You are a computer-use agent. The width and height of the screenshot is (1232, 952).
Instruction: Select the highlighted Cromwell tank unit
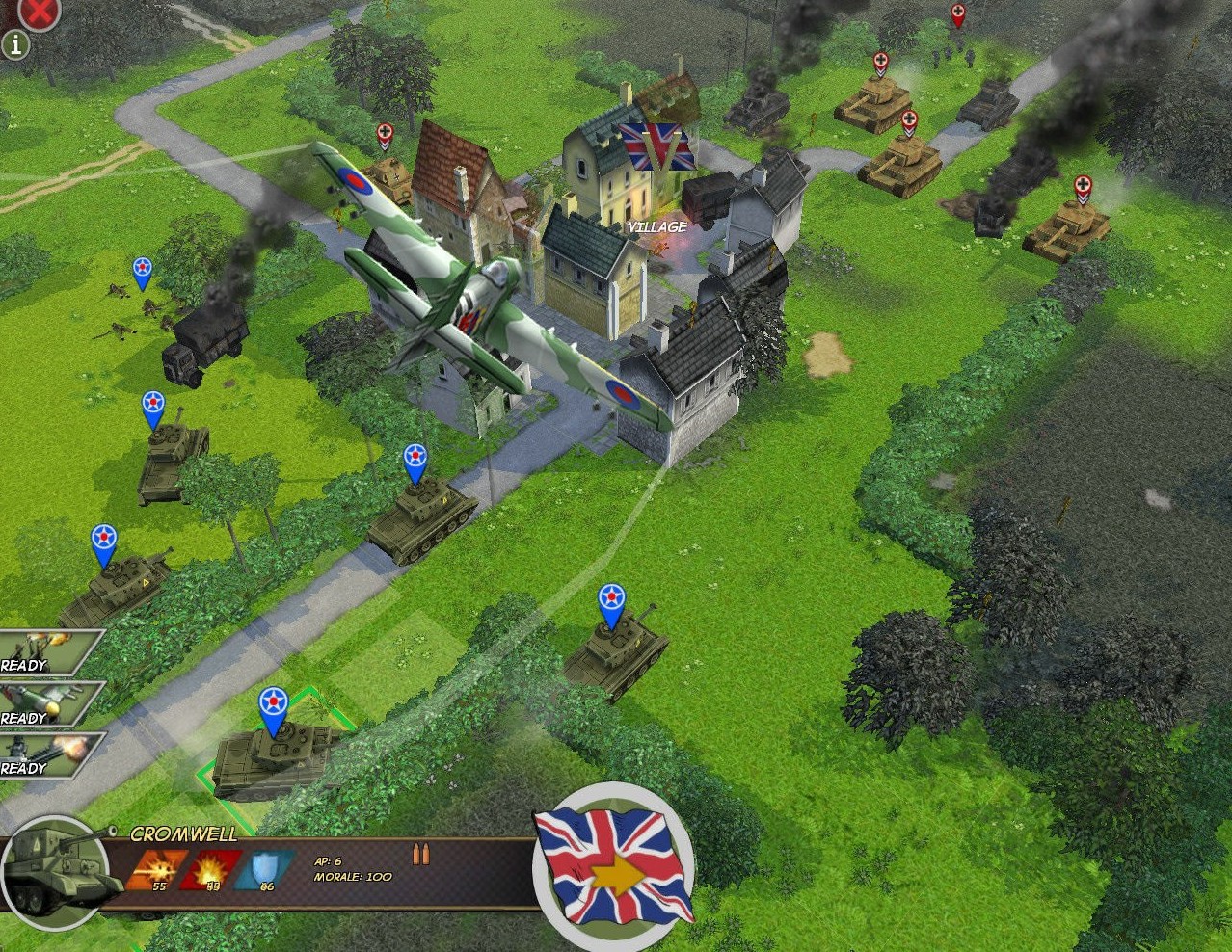[x=270, y=759]
